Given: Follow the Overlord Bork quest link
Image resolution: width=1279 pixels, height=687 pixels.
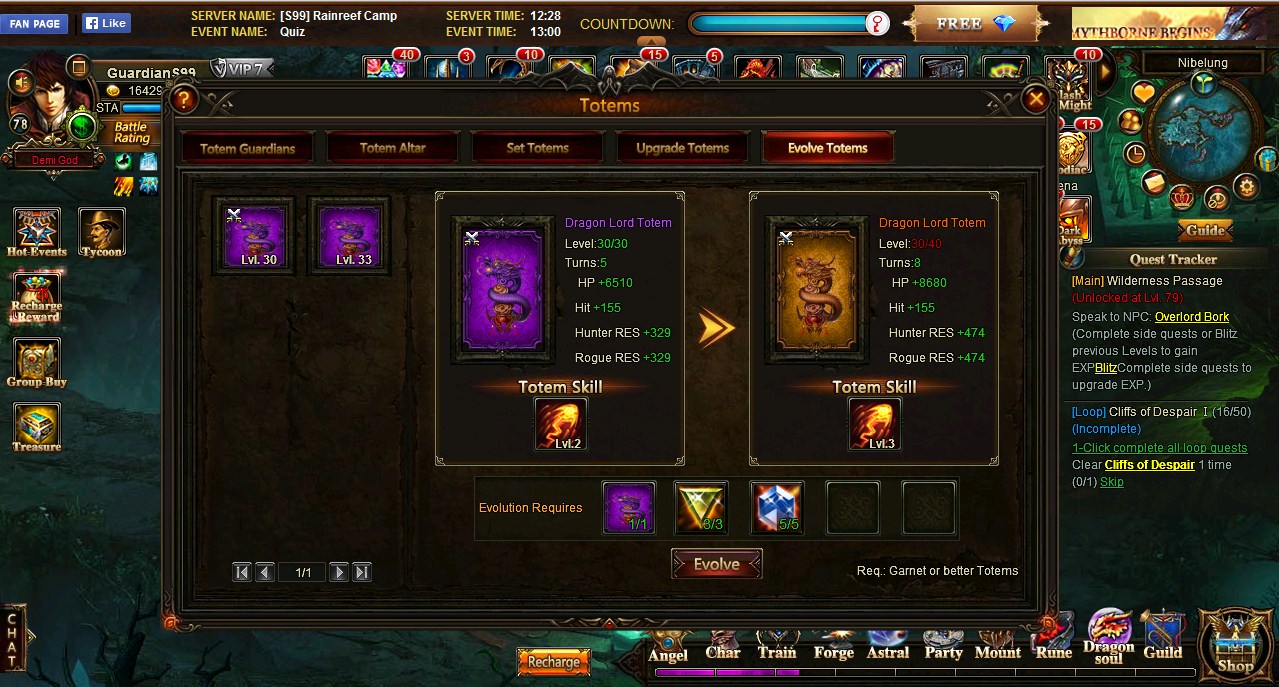Looking at the screenshot, I should coord(1192,317).
